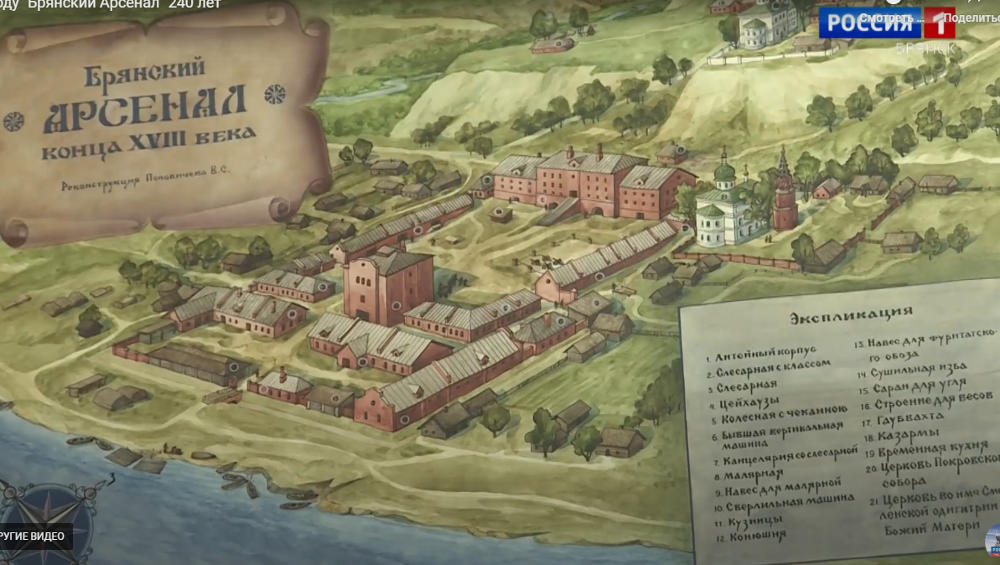Open the ДРУГИЕ ВИДЕО panel
The width and height of the screenshot is (1000, 565).
click(35, 536)
